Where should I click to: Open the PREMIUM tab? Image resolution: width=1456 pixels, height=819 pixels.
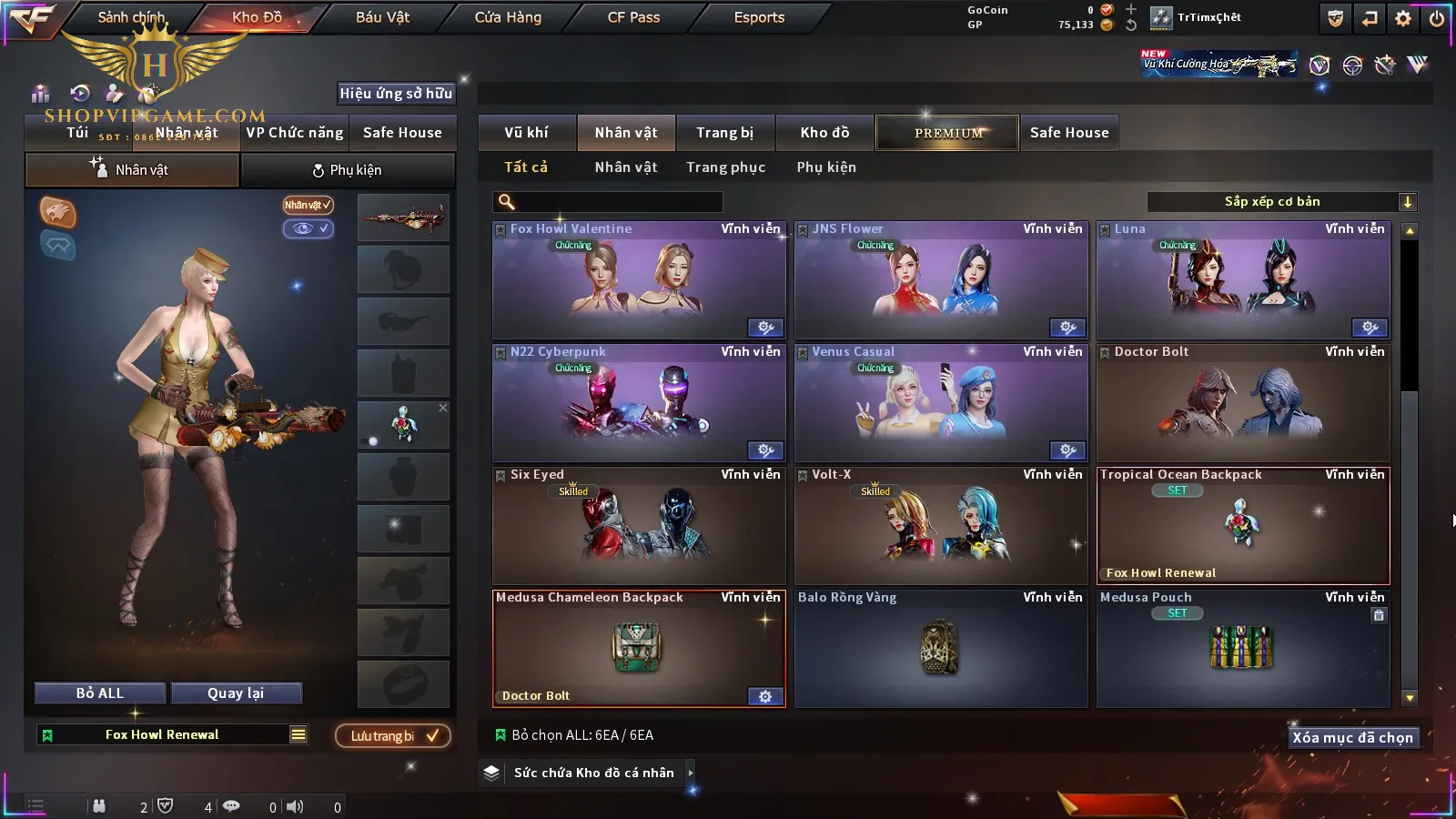pyautogui.click(x=947, y=133)
